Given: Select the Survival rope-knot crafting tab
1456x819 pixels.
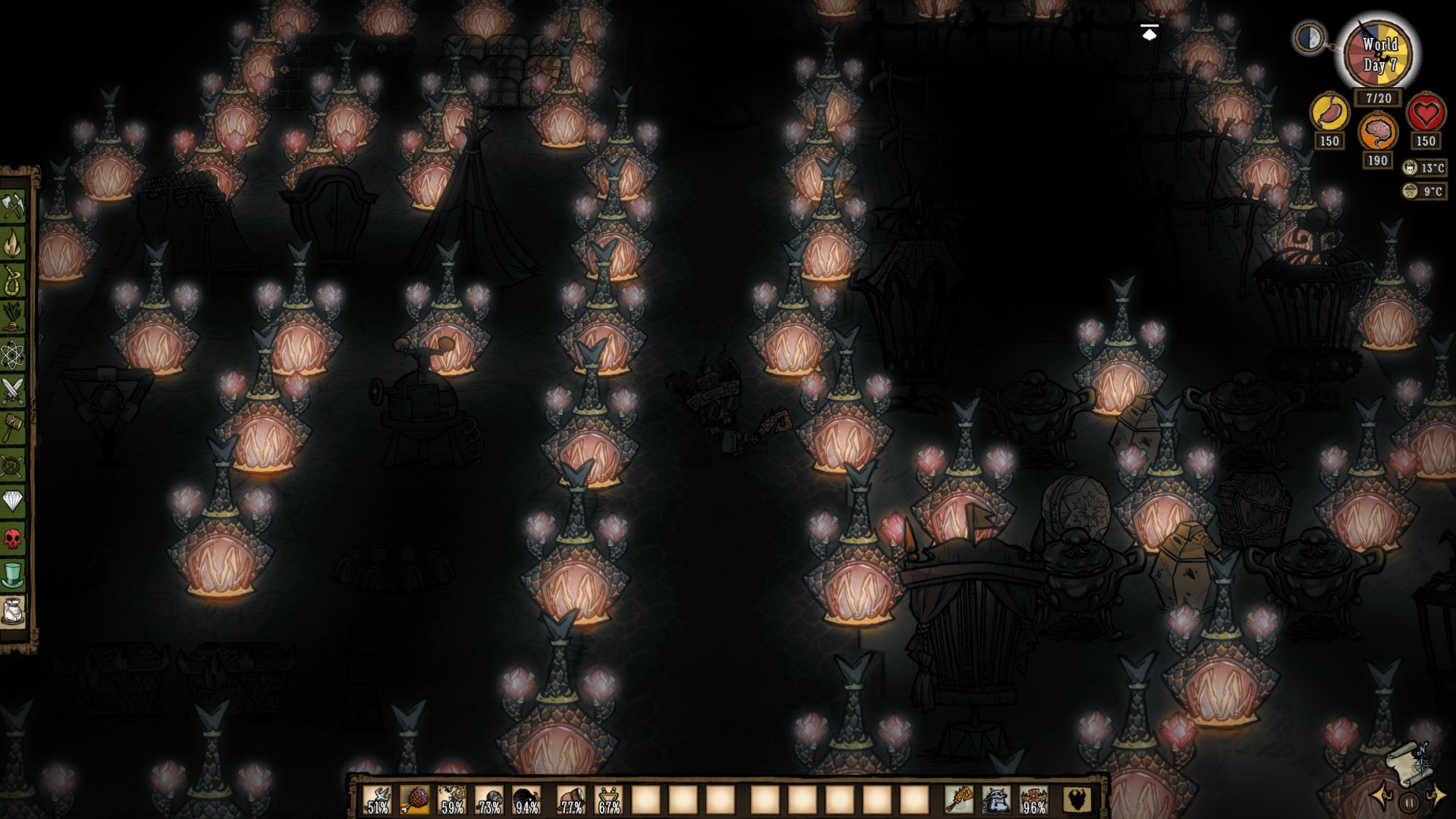Looking at the screenshot, I should (13, 280).
